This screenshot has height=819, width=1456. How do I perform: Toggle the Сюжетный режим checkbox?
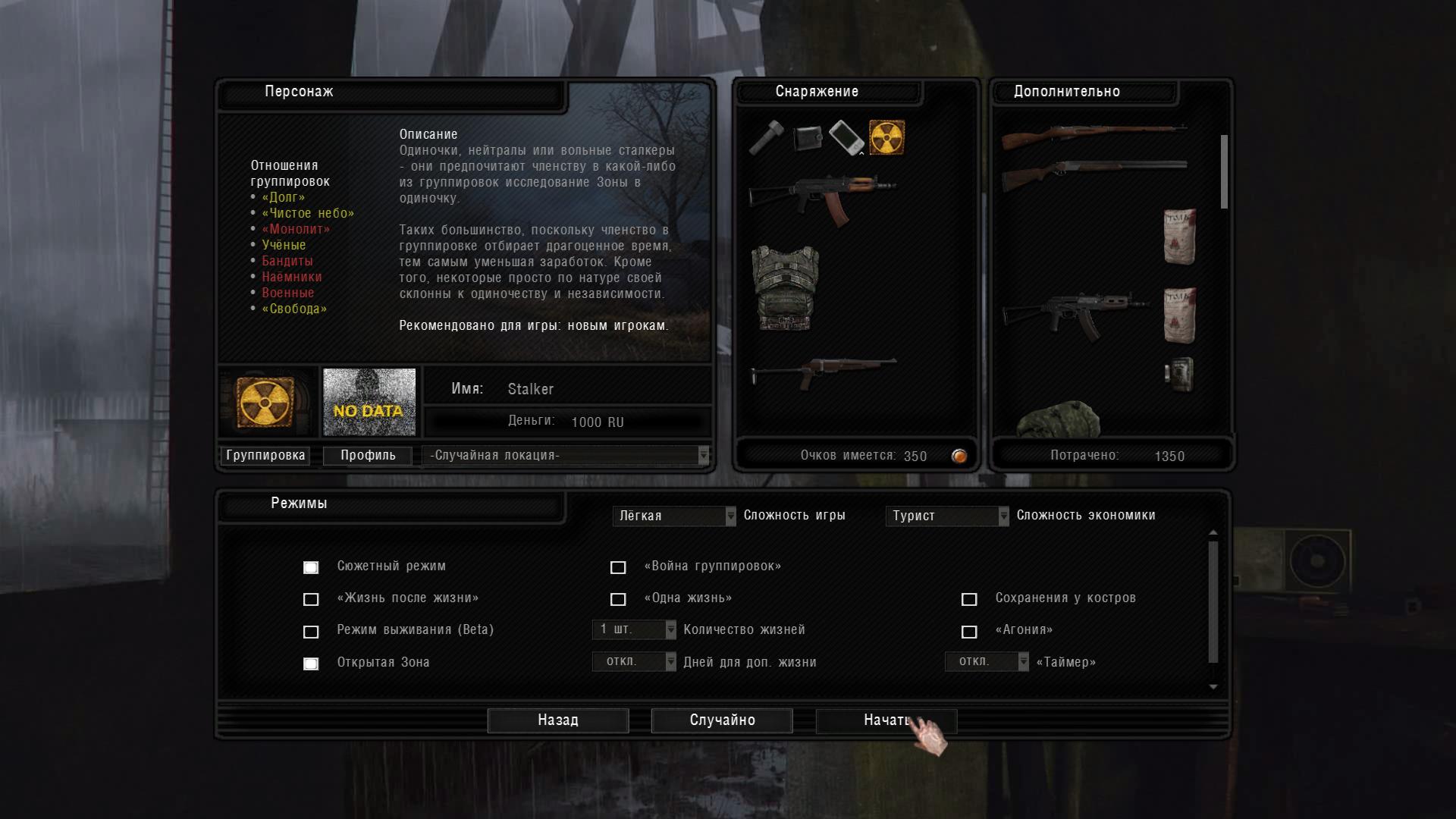311,567
